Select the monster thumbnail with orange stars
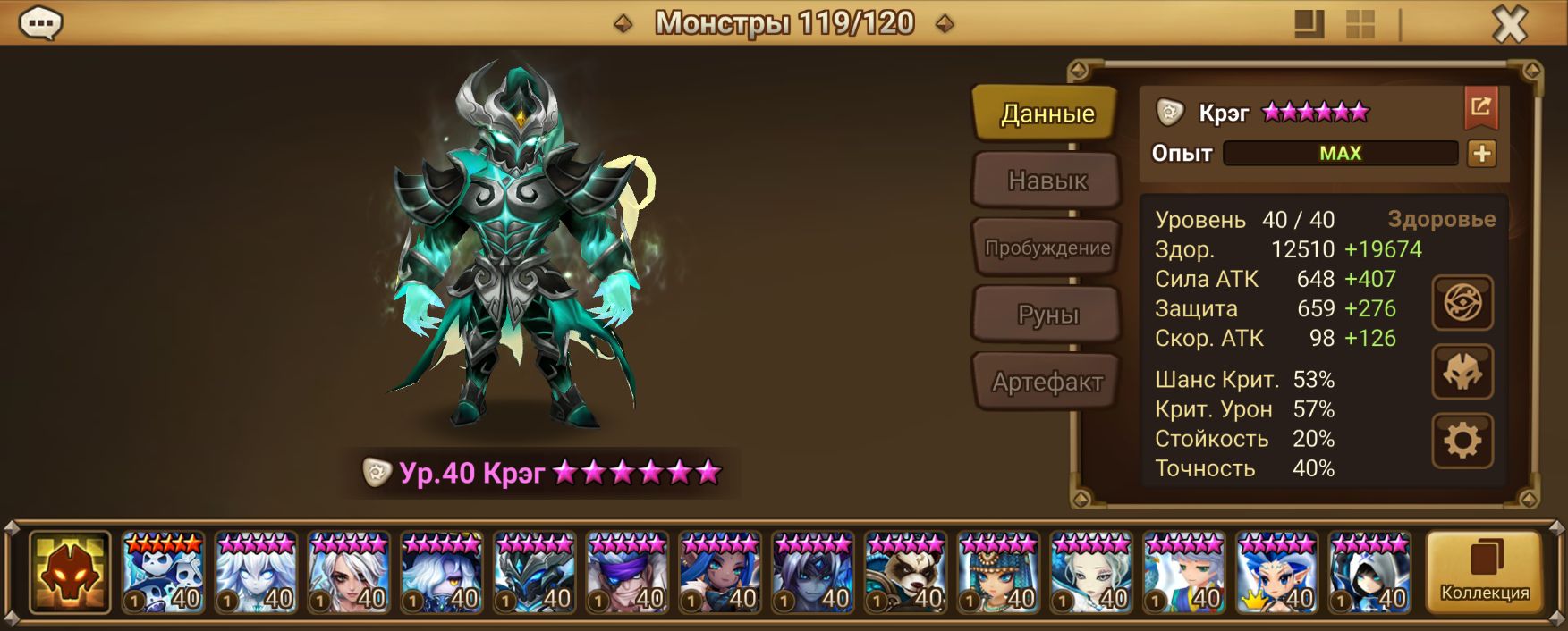This screenshot has height=631, width=1568. [x=163, y=573]
